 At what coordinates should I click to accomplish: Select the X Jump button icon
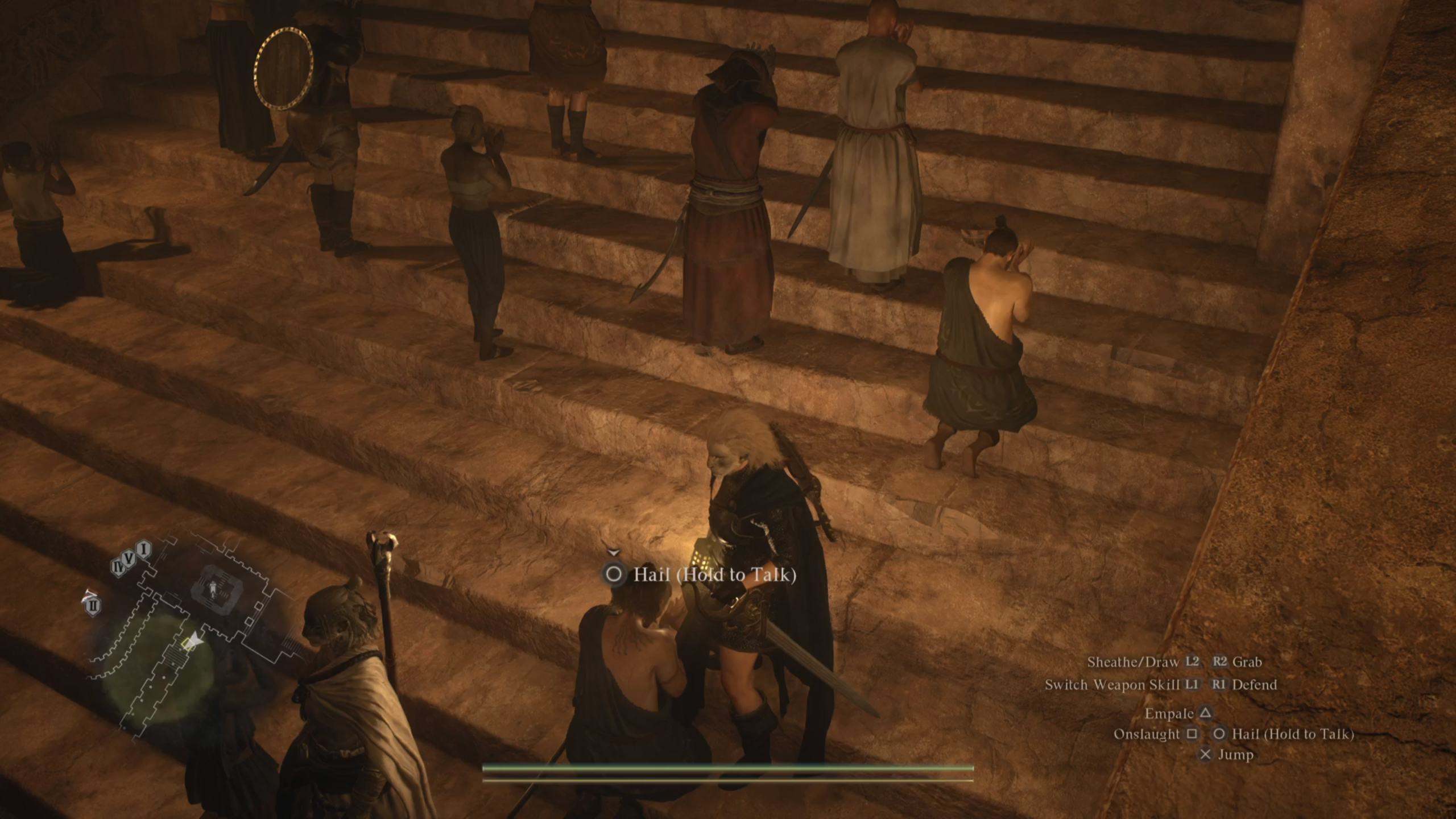1206,756
